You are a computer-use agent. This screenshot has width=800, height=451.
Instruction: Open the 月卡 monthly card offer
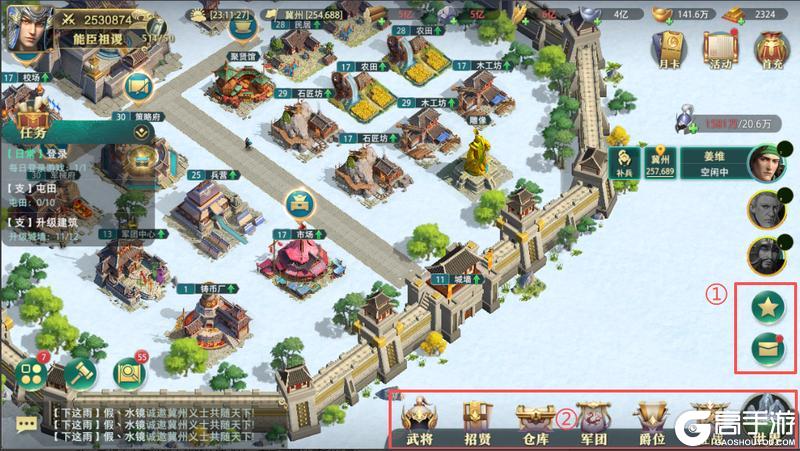(671, 48)
